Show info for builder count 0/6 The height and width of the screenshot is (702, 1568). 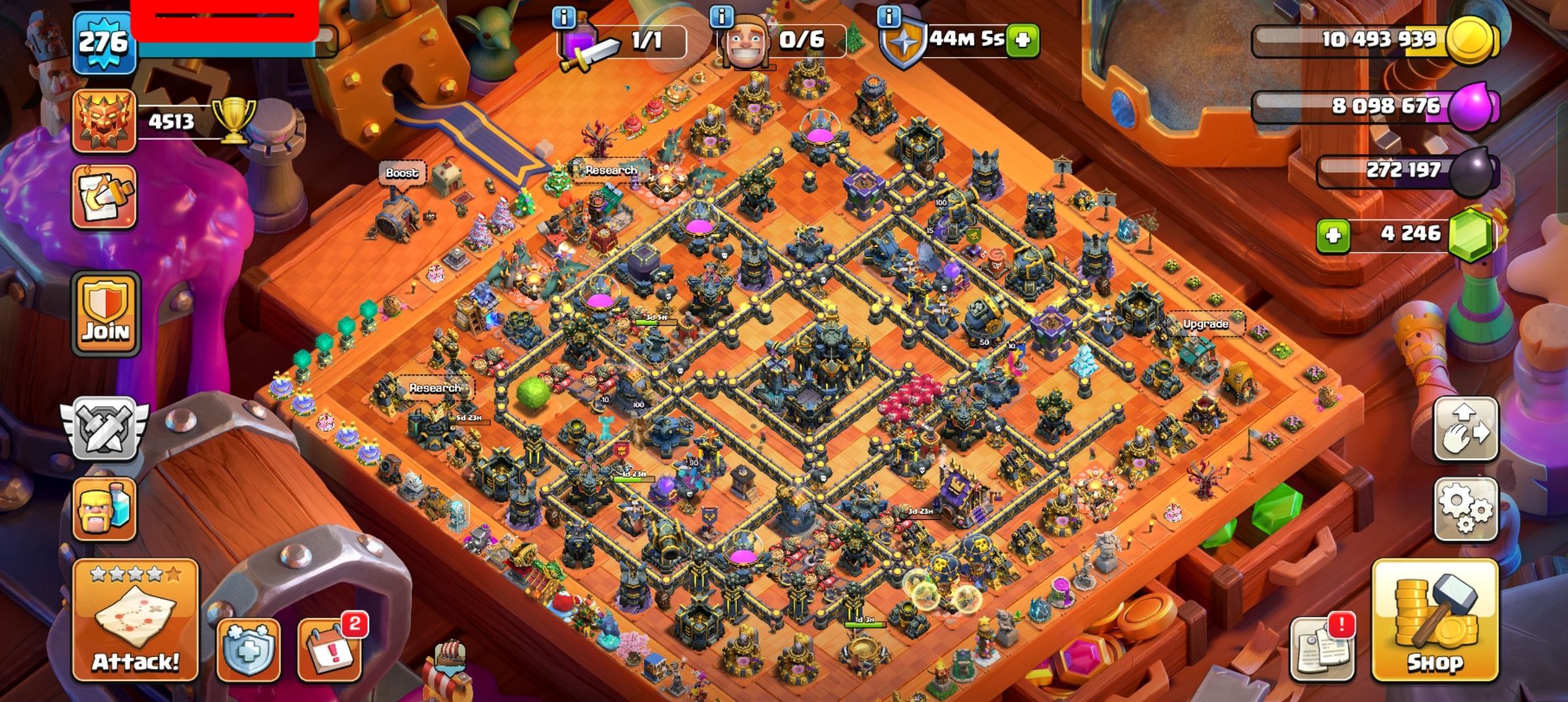(x=722, y=17)
